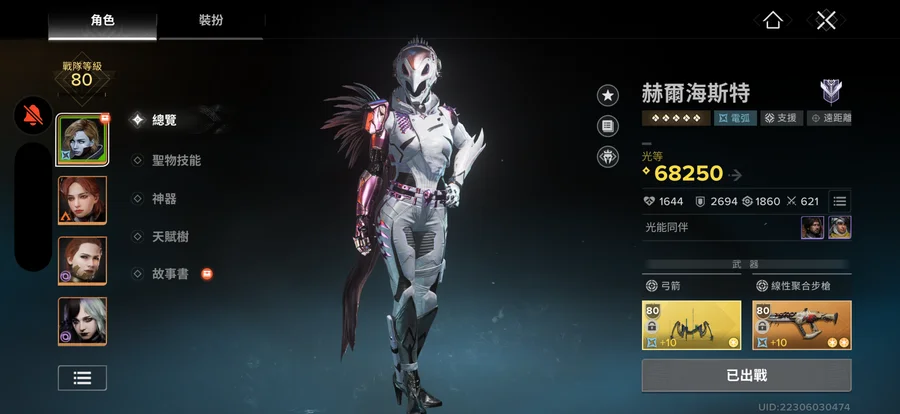Close the character screen
This screenshot has height=414, width=900.
pyautogui.click(x=825, y=20)
